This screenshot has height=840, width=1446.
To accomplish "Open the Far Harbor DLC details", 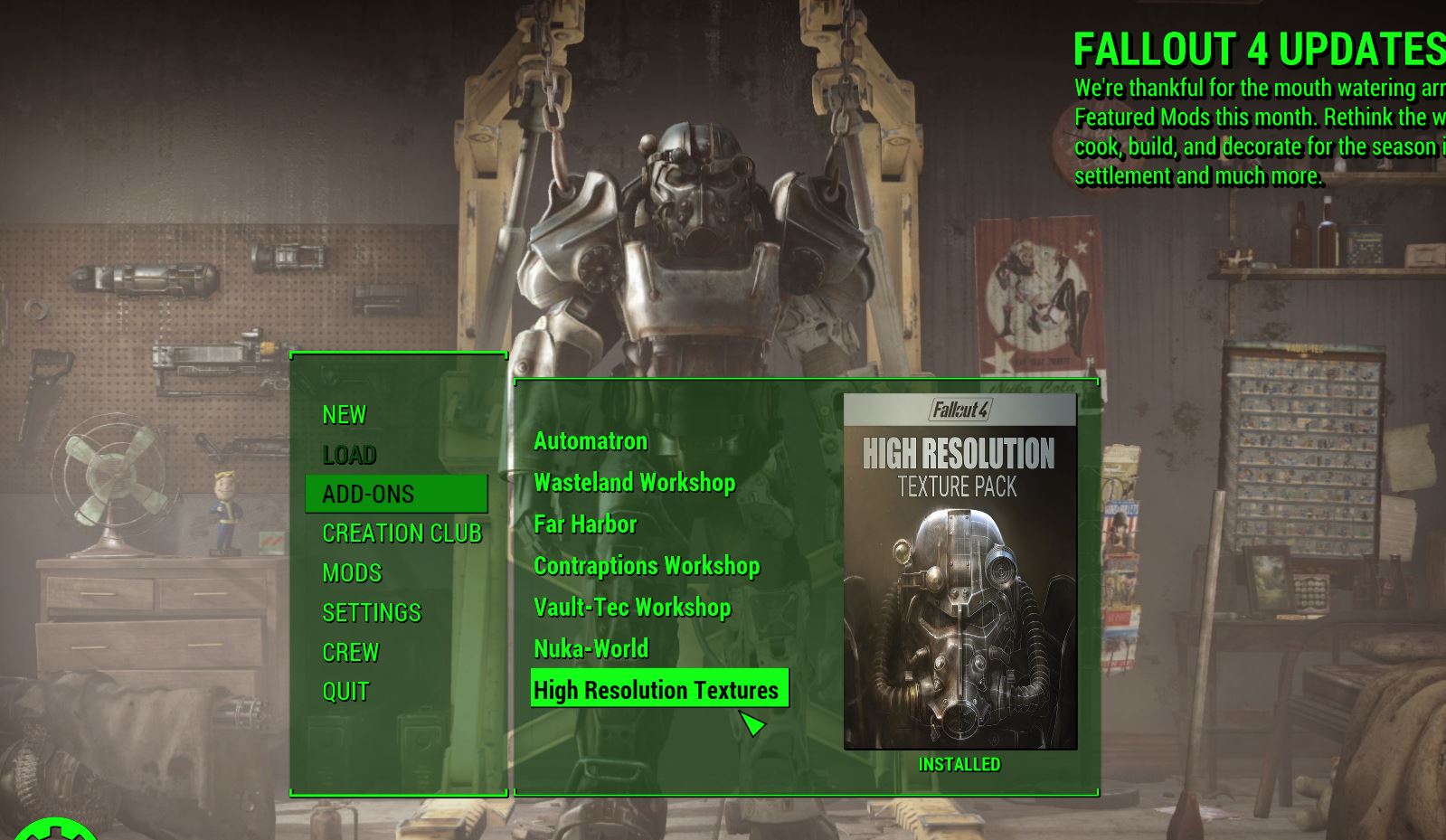I will coord(585,524).
